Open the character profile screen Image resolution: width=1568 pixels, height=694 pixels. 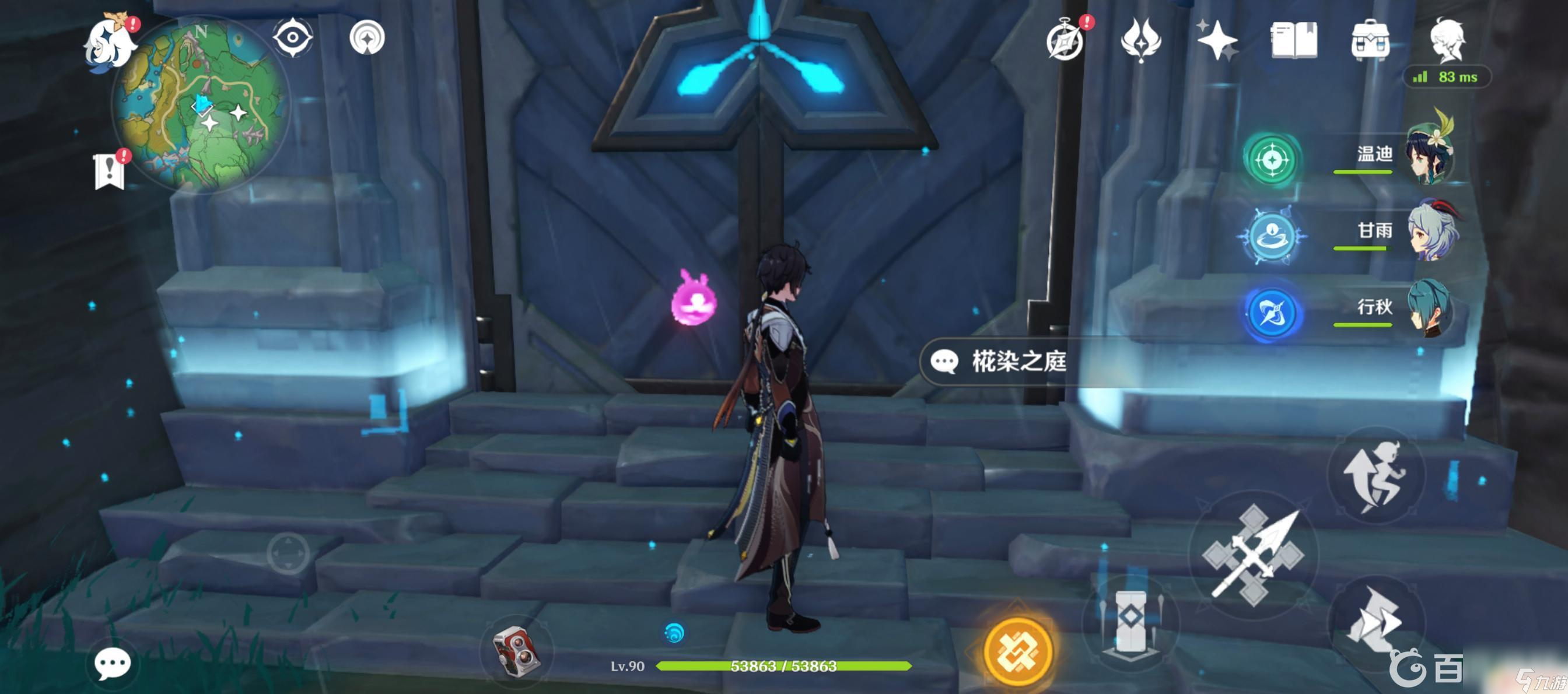1447,40
